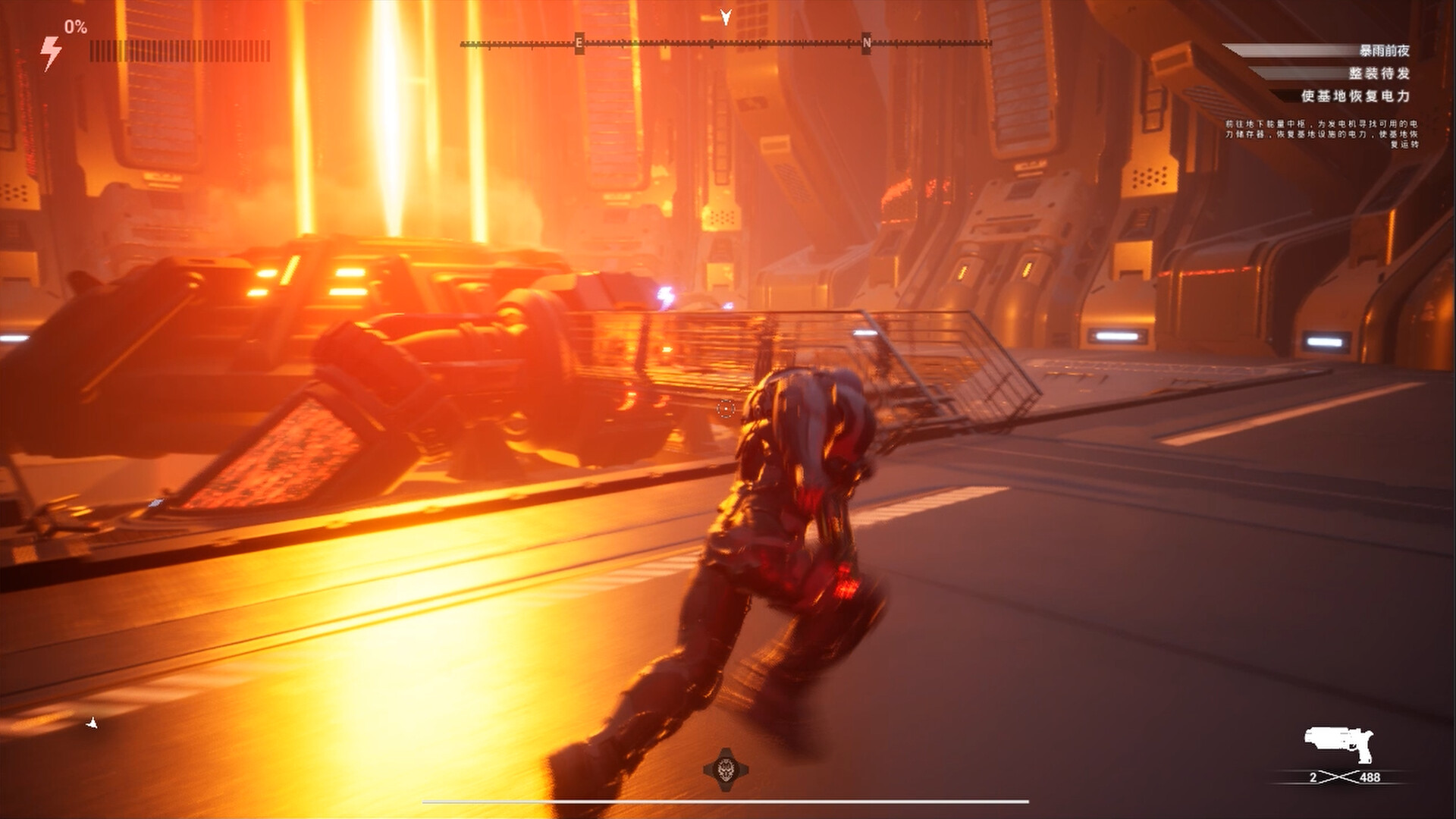The height and width of the screenshot is (819, 1456).
Task: Click the E marker on the compass
Action: tap(579, 44)
